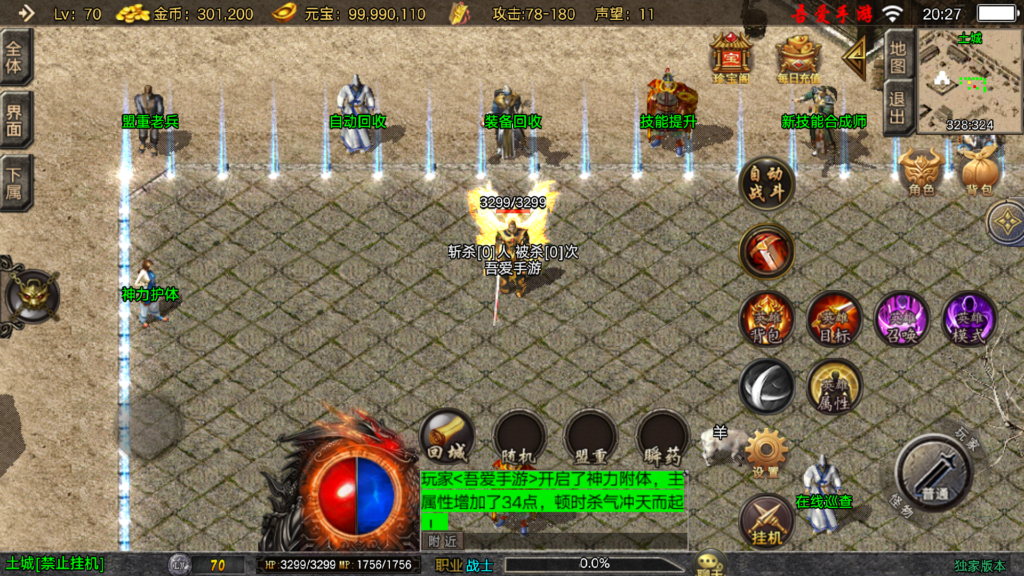Switch to the 附近 nearby chat tab

[x=443, y=540]
